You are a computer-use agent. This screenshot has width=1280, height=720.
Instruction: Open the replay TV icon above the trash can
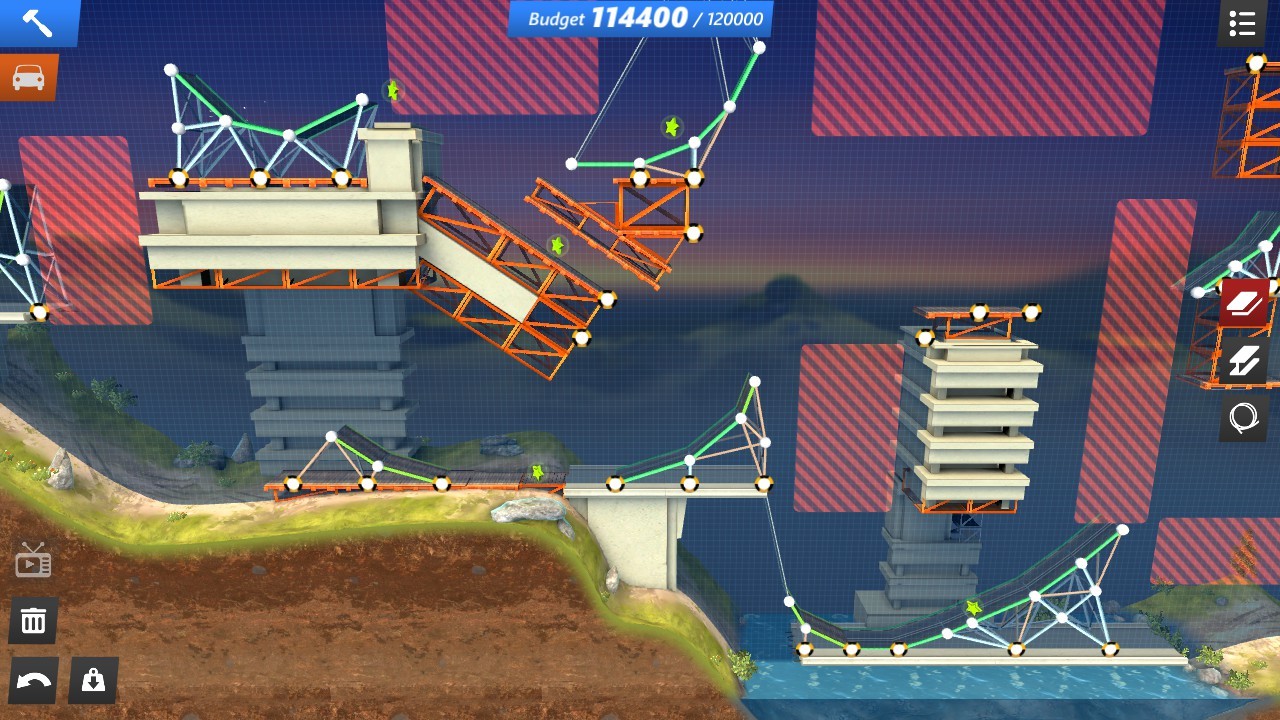click(x=33, y=560)
